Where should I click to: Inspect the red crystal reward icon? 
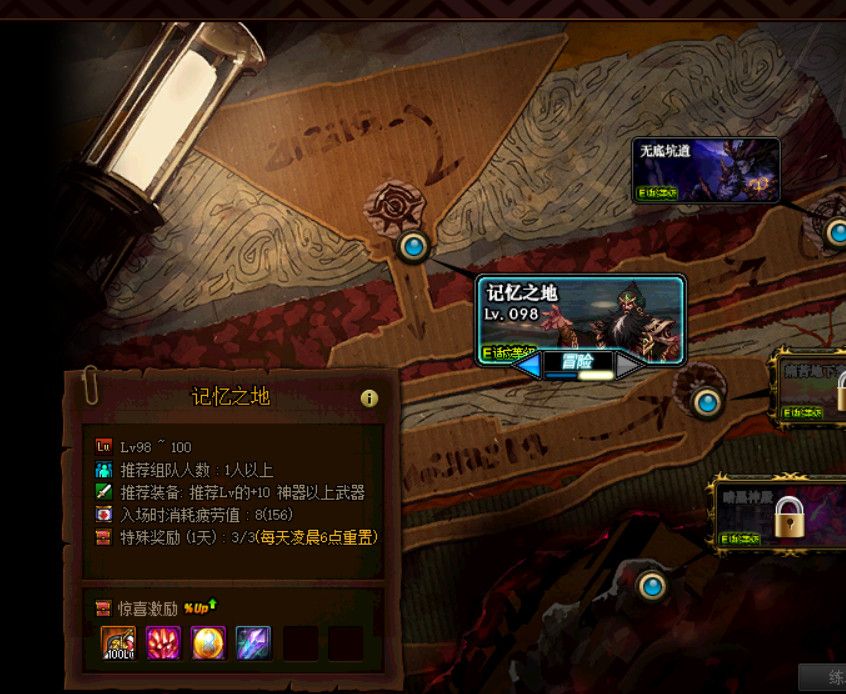[164, 643]
